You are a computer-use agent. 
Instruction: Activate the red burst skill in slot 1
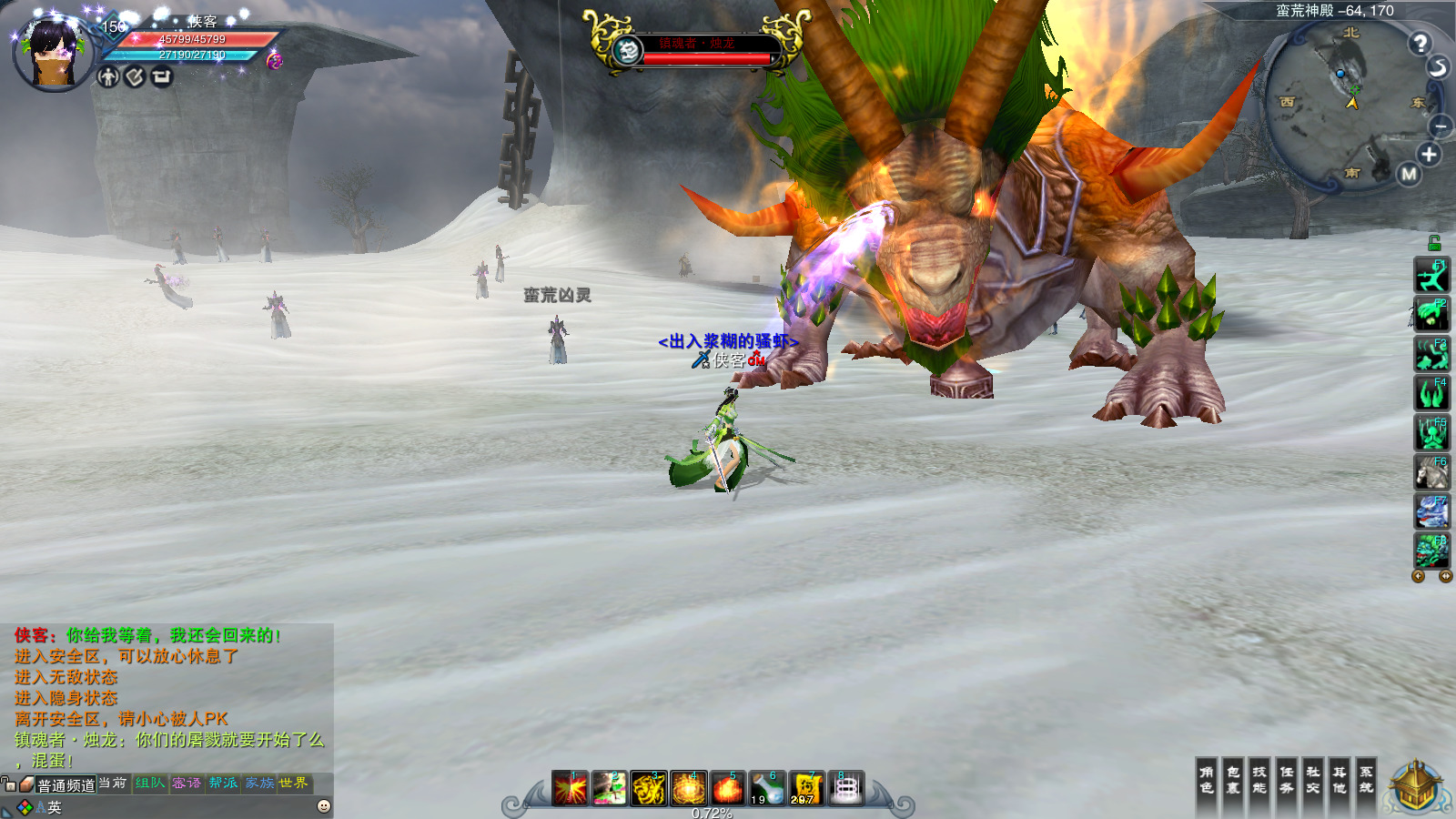(x=571, y=788)
